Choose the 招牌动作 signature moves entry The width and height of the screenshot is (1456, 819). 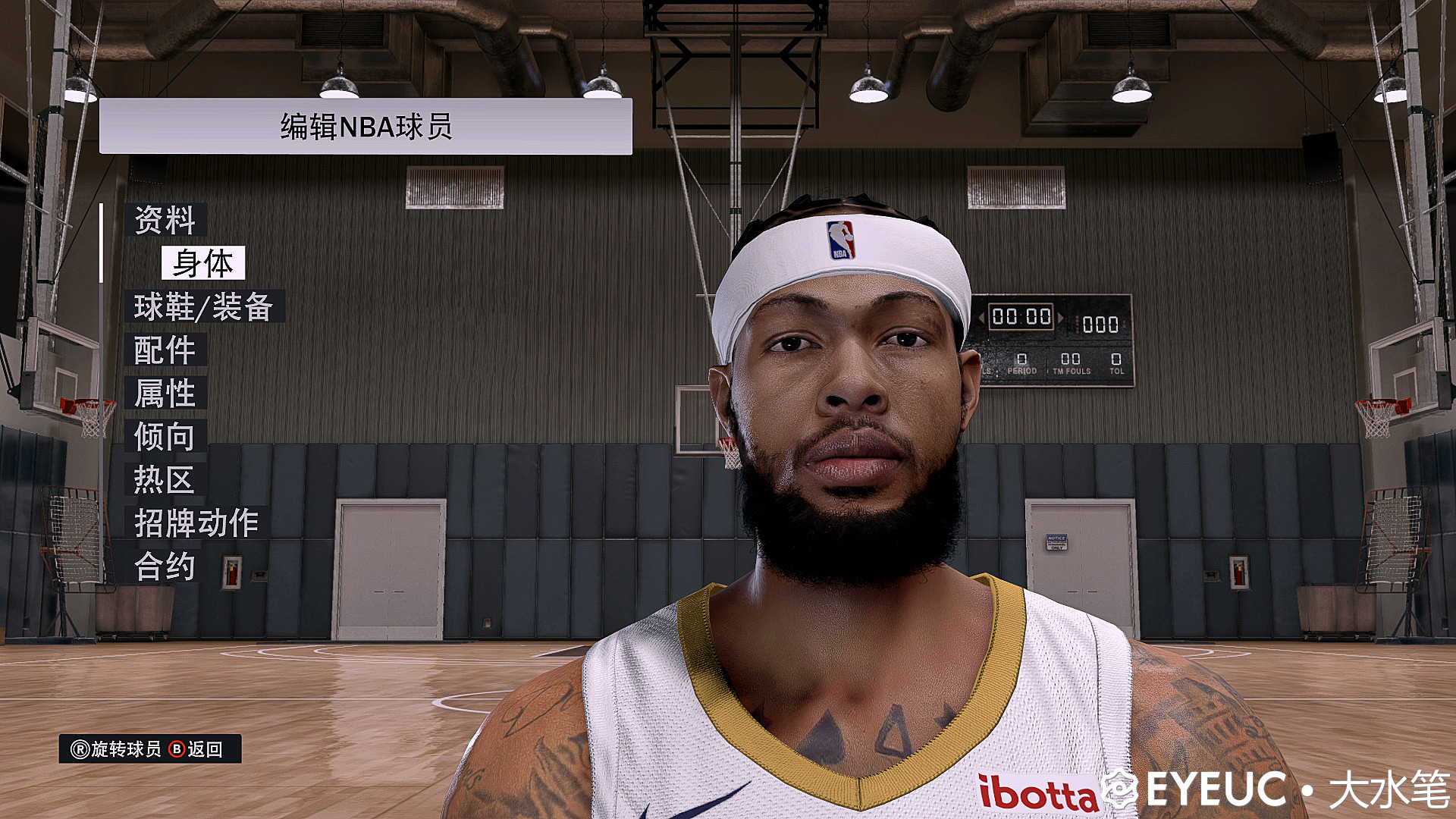point(196,522)
